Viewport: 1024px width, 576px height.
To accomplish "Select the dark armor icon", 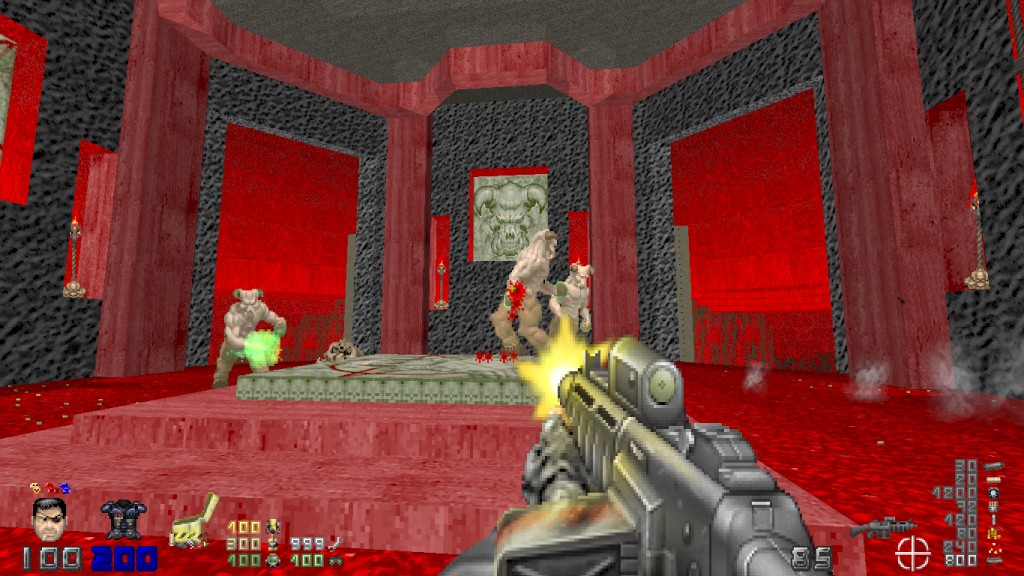I will click(x=122, y=519).
